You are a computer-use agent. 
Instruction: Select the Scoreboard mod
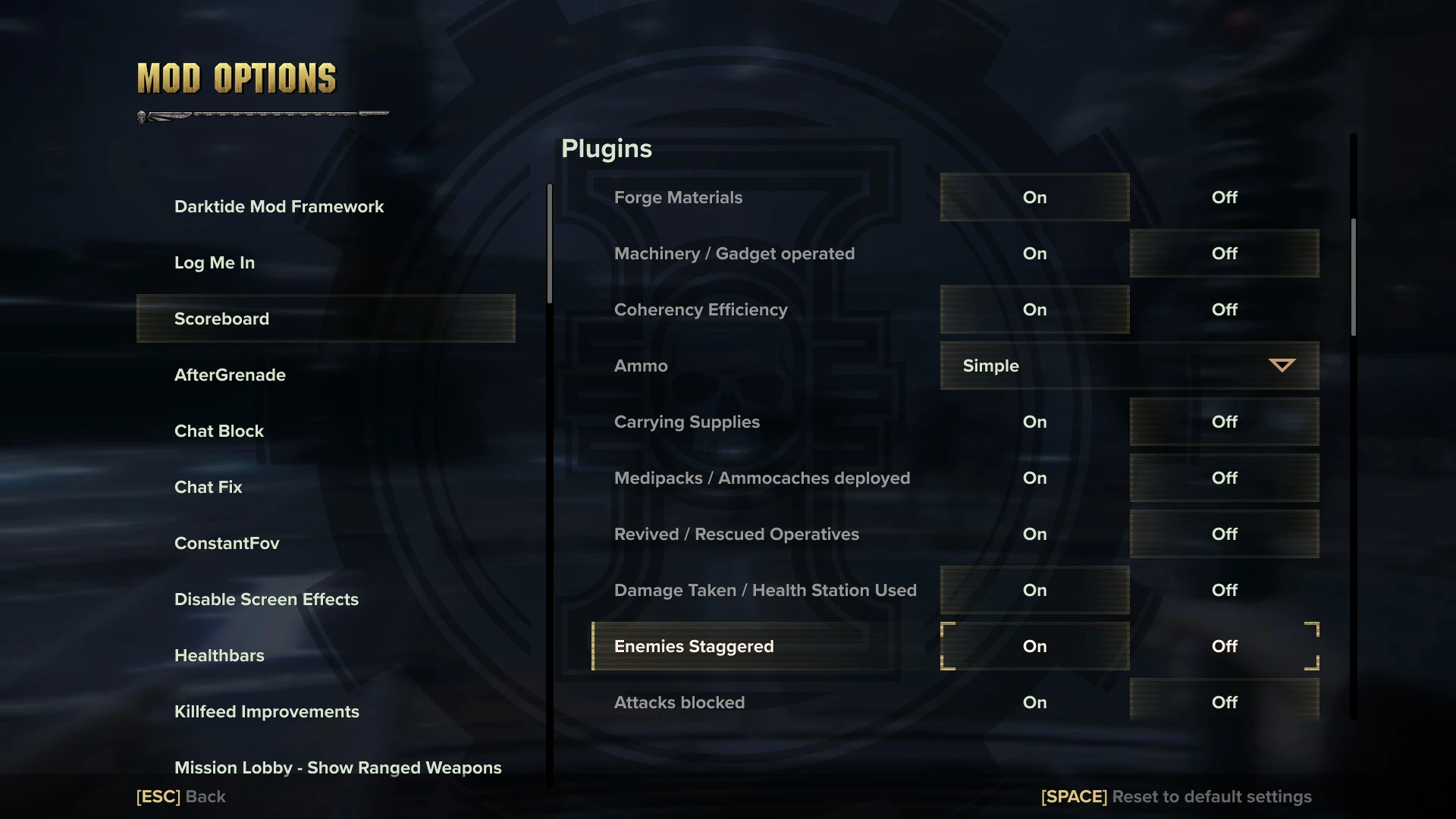pos(221,318)
